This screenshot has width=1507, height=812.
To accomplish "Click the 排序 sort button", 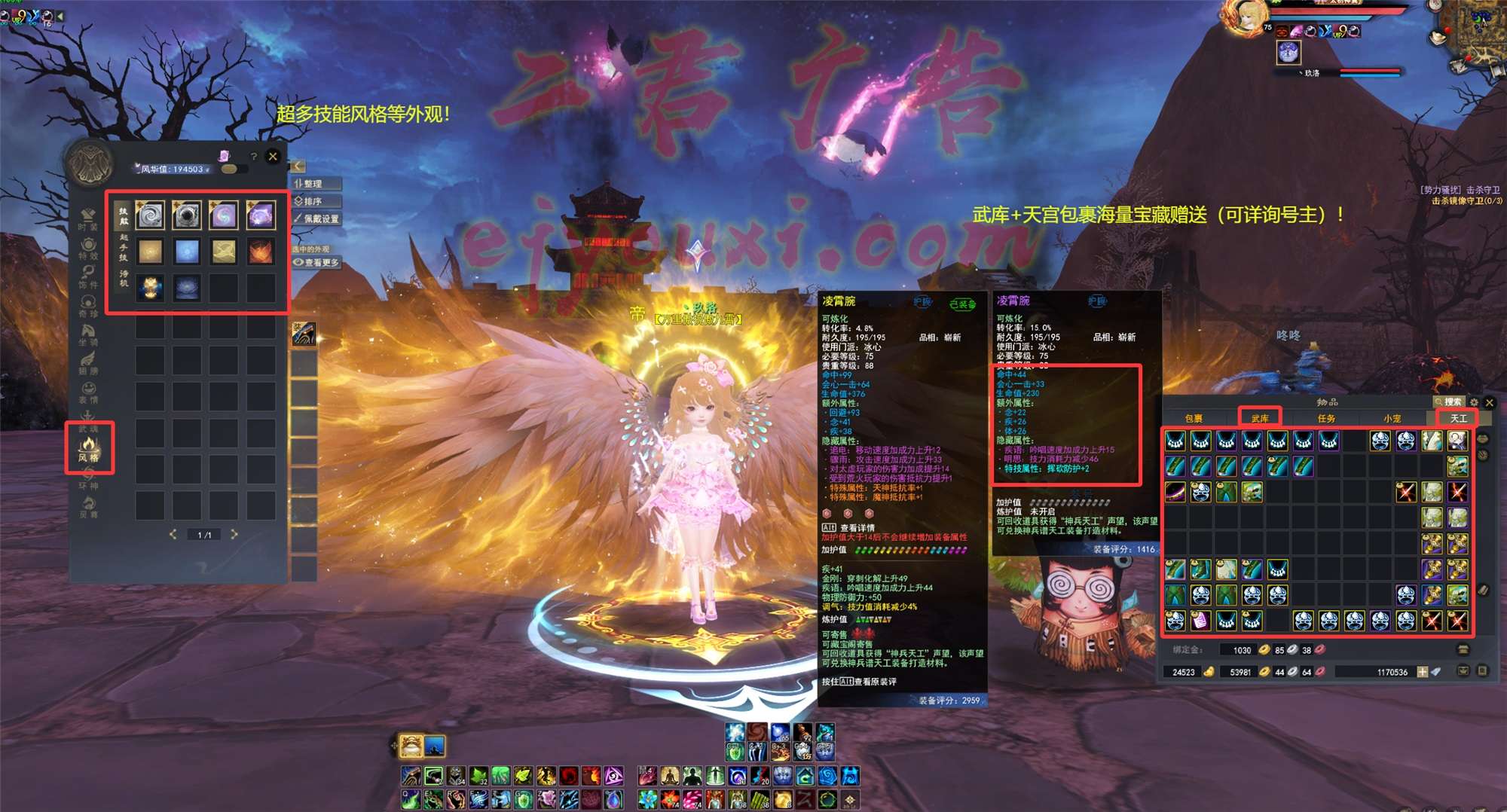I will click(x=316, y=201).
